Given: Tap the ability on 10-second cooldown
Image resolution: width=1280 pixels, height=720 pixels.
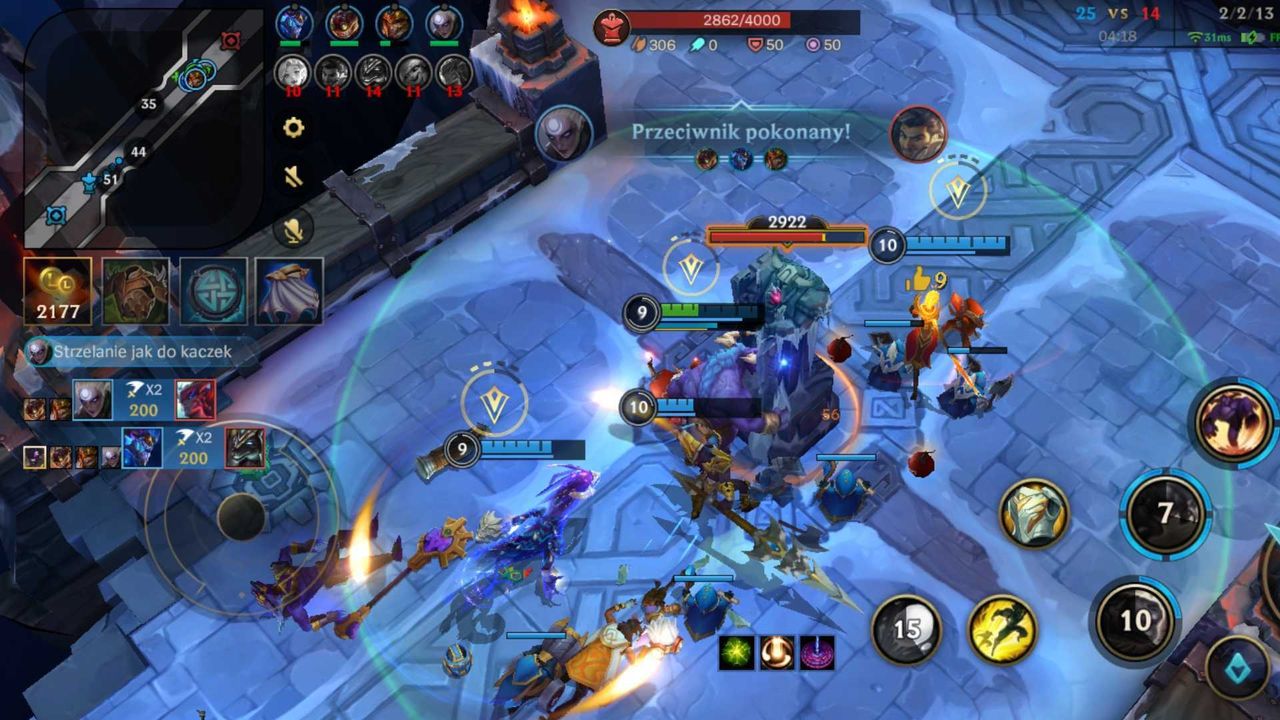Looking at the screenshot, I should click(x=1134, y=621).
